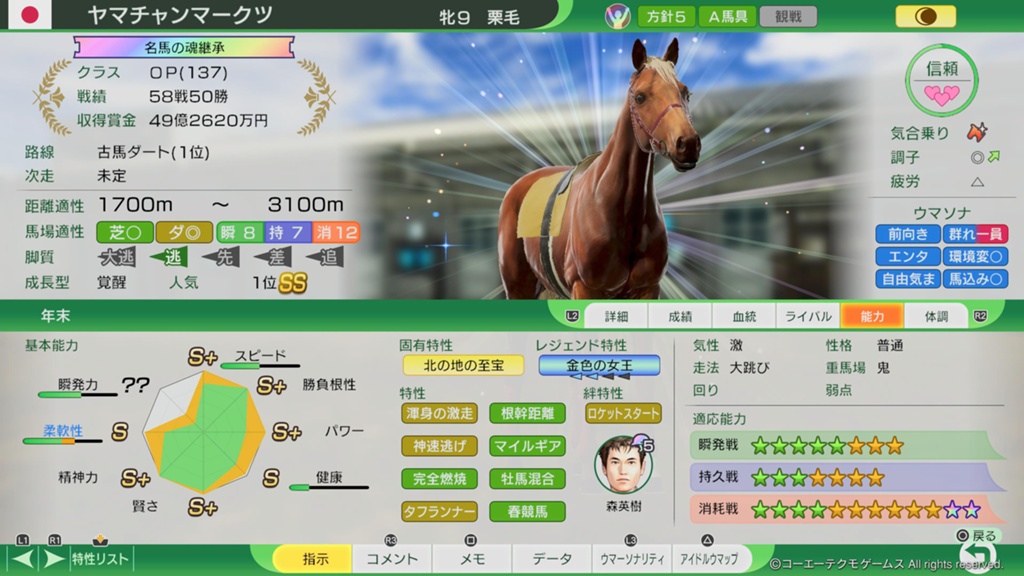Select the 金色の女王 legend trait
Viewport: 1024px width, 576px height.
(599, 365)
